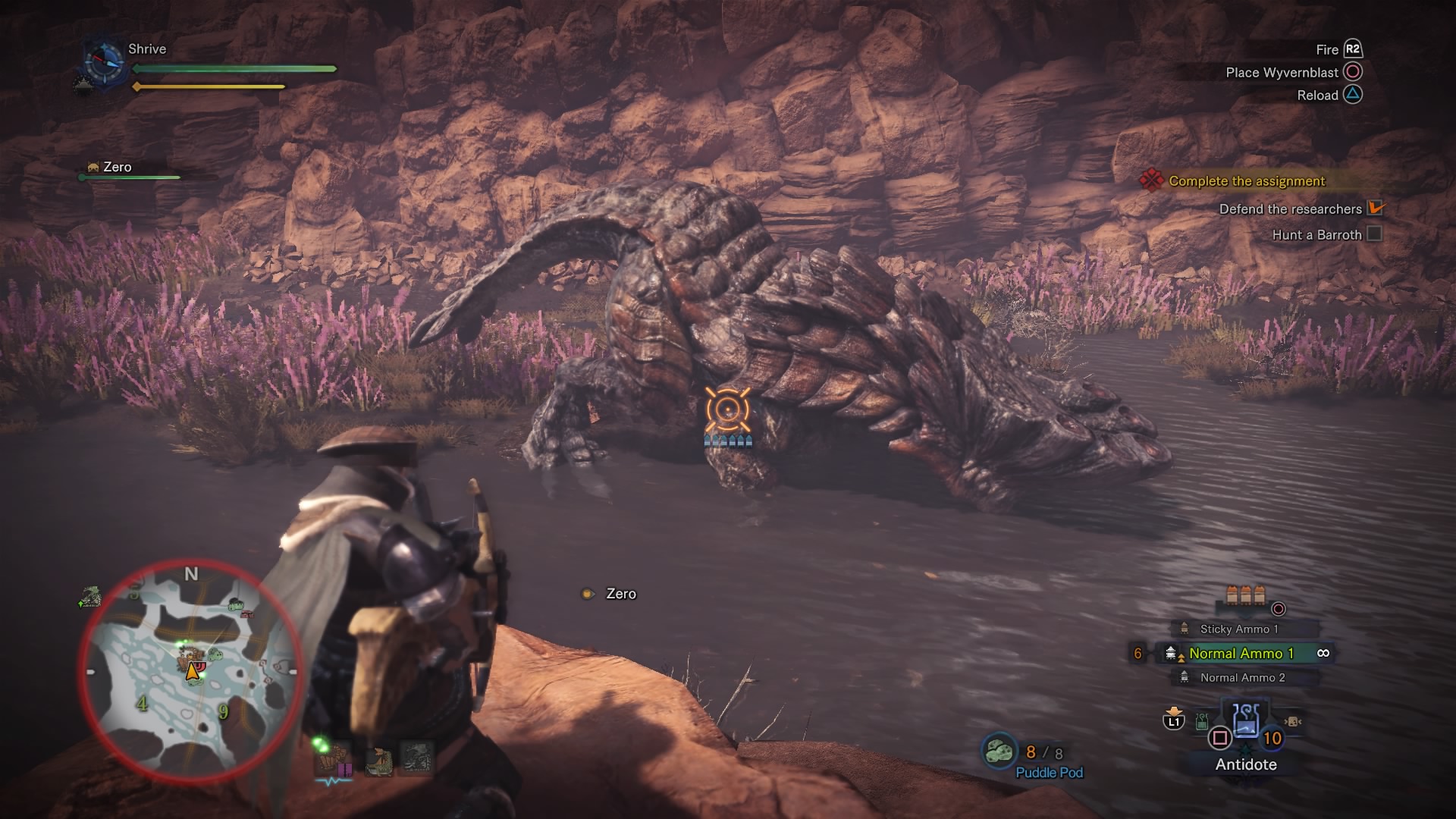Image resolution: width=1456 pixels, height=819 pixels.
Task: Click the yellow player arrow on the minimap
Action: [x=193, y=671]
